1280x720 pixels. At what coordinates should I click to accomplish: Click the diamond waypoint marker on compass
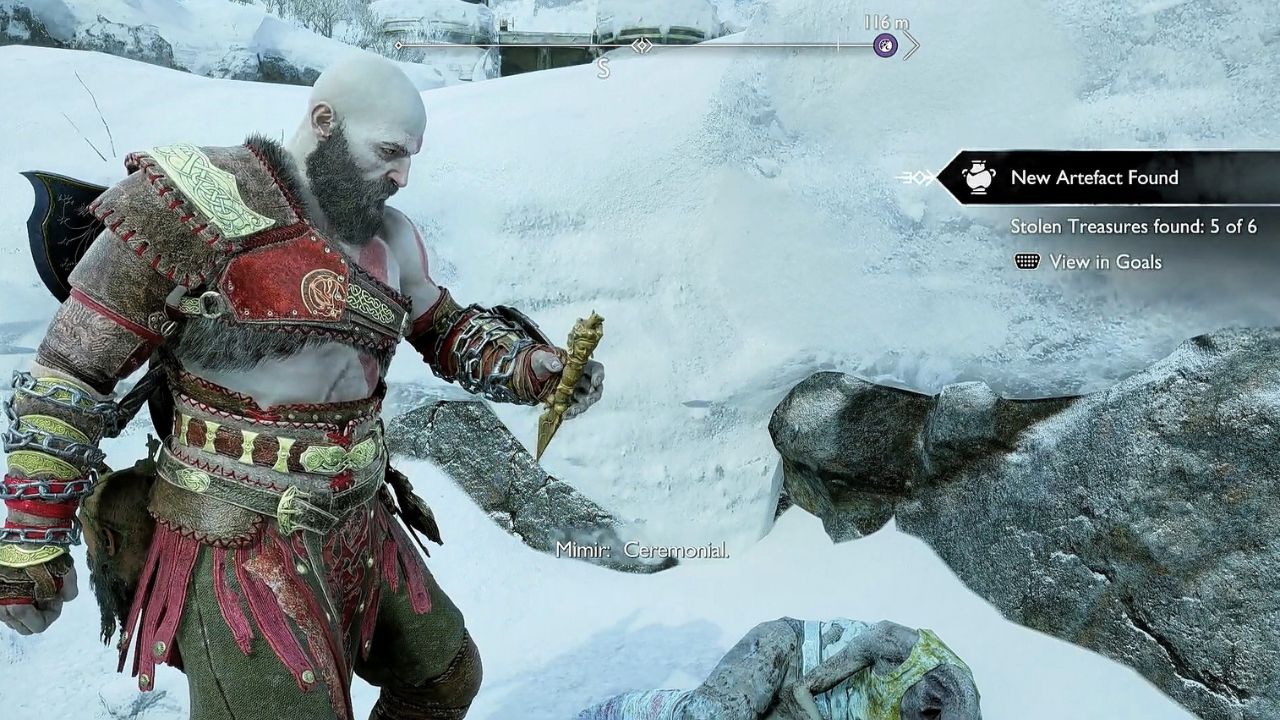[x=641, y=45]
